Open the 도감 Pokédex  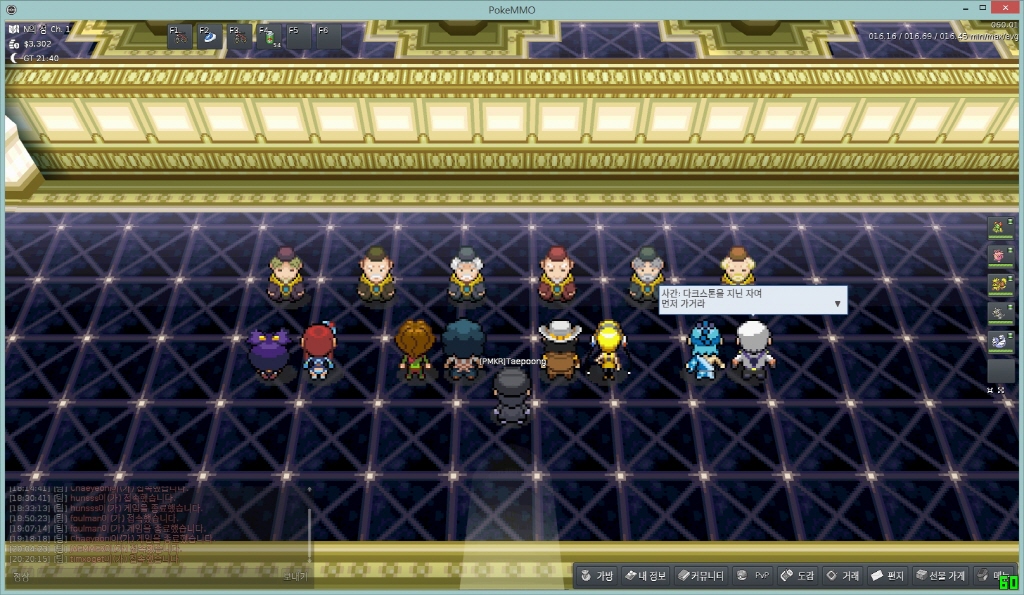click(x=797, y=576)
